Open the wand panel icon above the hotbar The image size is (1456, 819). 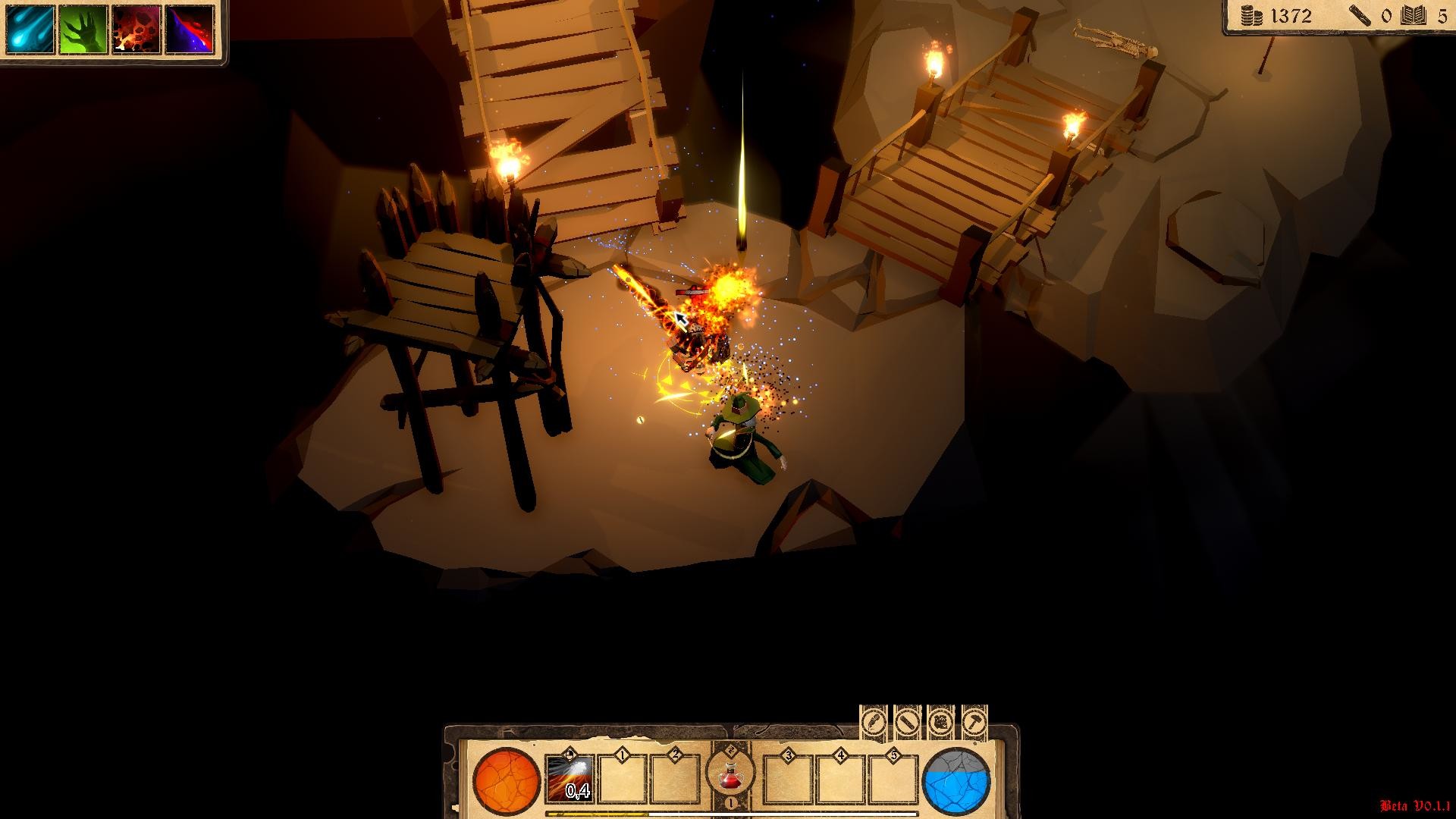[907, 723]
